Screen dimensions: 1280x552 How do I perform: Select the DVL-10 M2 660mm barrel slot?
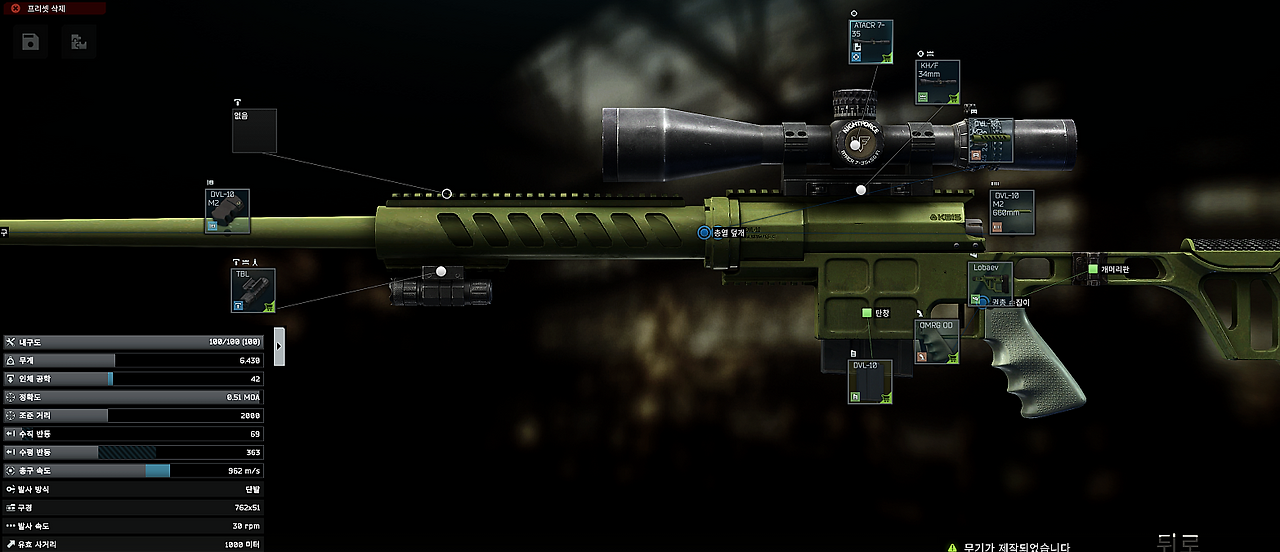pos(1011,212)
